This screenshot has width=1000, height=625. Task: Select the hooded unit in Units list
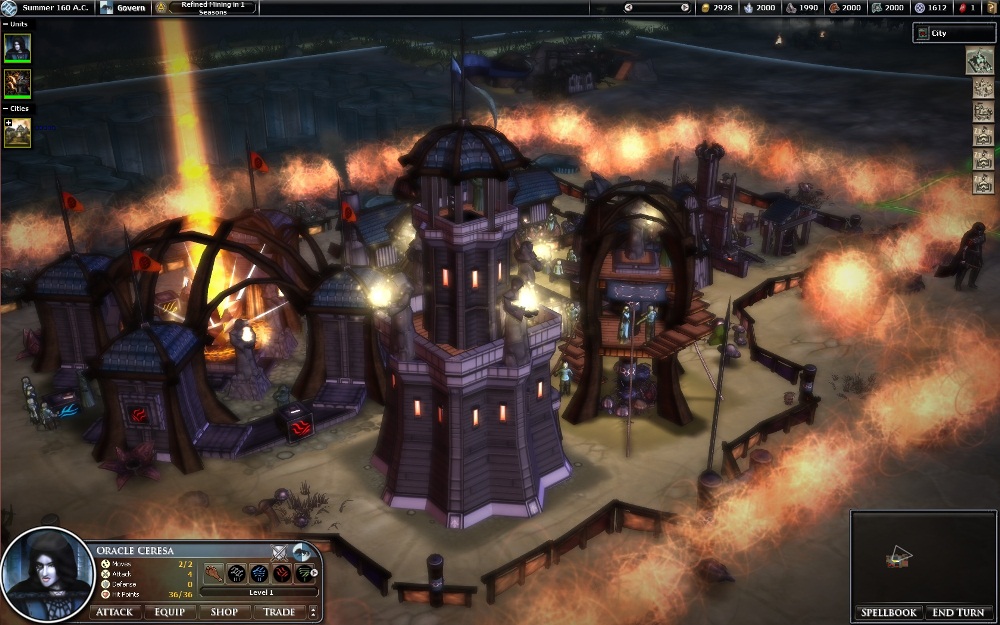point(18,48)
